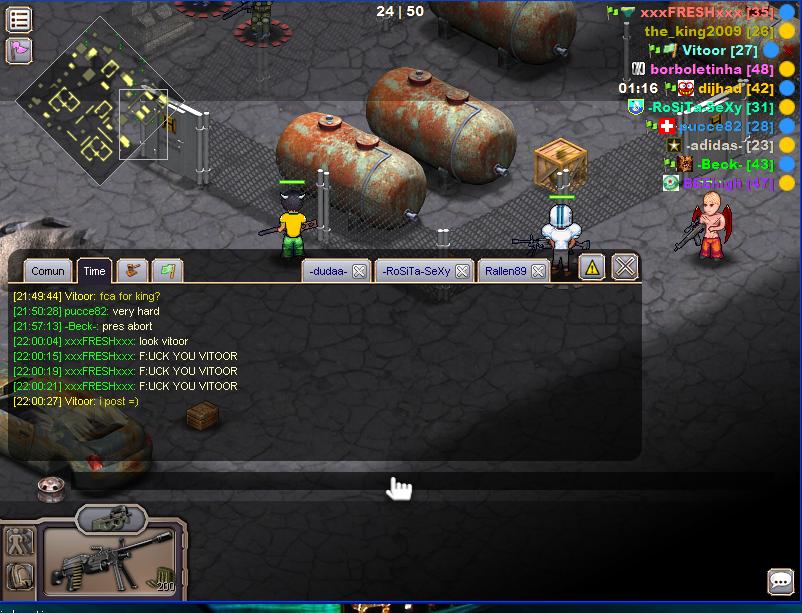Close the Rallen89 chat tab
The width and height of the screenshot is (802, 613).
[x=538, y=271]
